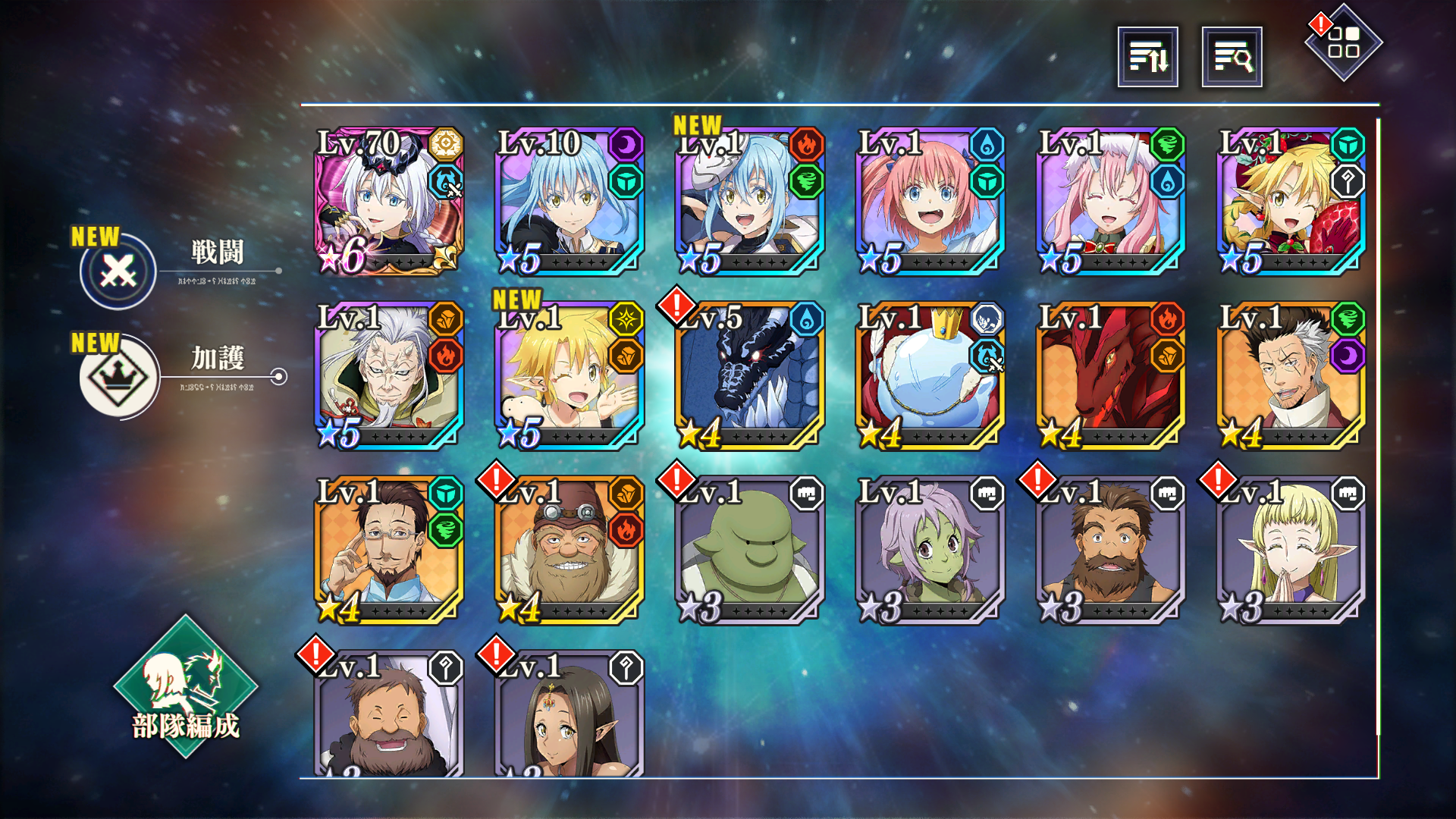Open 部隊編成 party formation
The height and width of the screenshot is (819, 1456).
tap(186, 688)
